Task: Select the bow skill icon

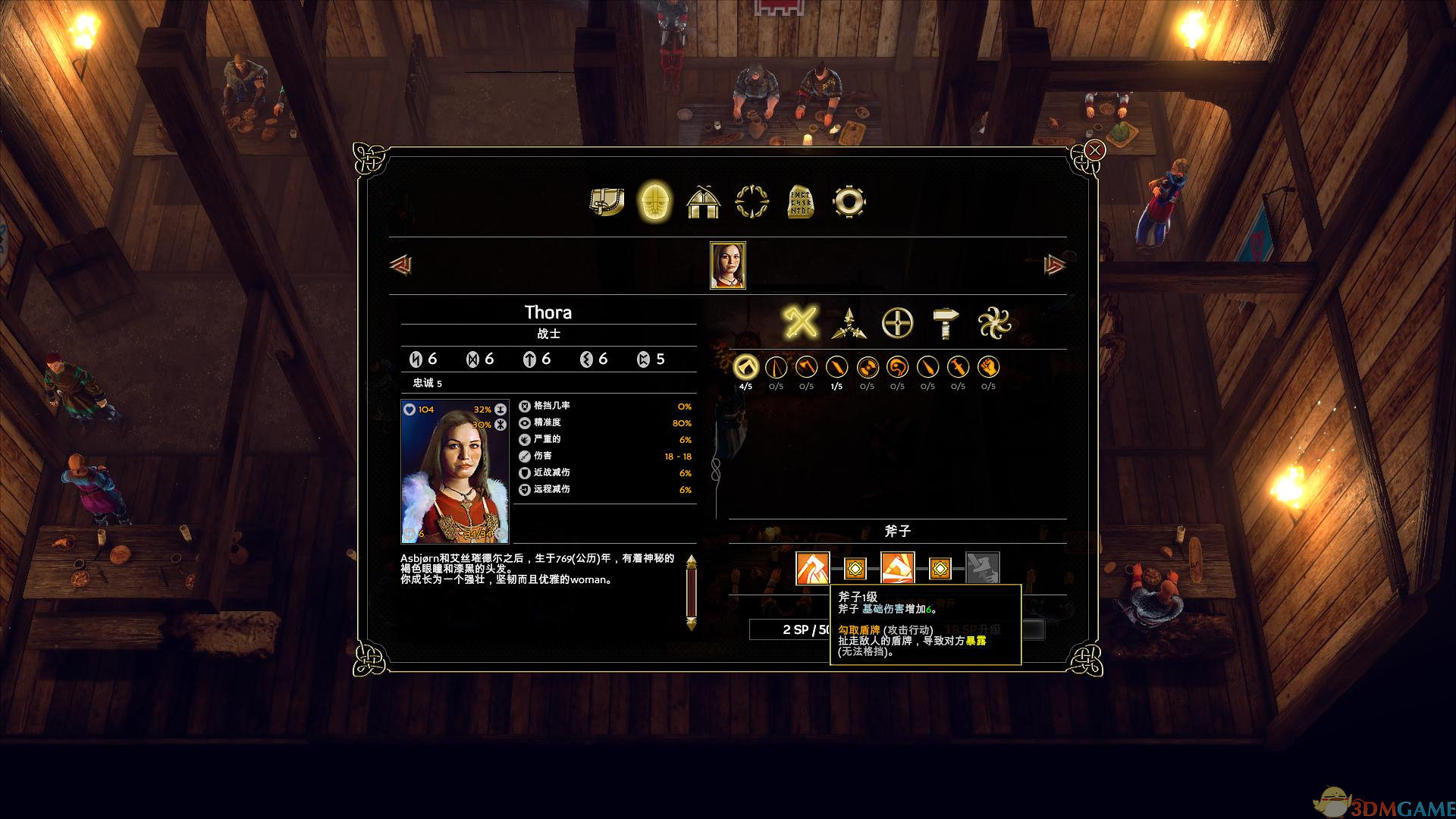Action: coord(776,368)
